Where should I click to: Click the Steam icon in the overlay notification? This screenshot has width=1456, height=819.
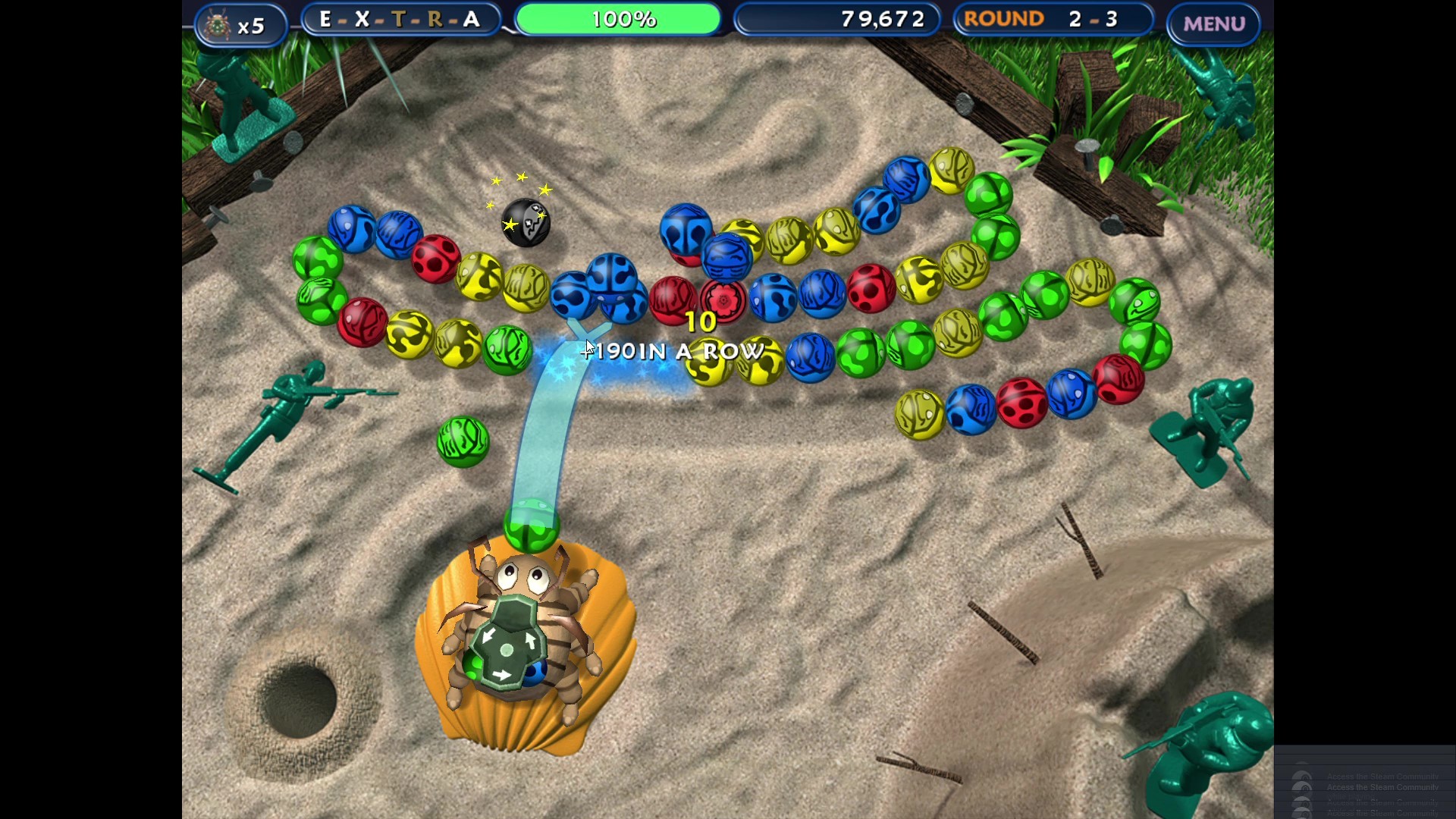click(1303, 787)
